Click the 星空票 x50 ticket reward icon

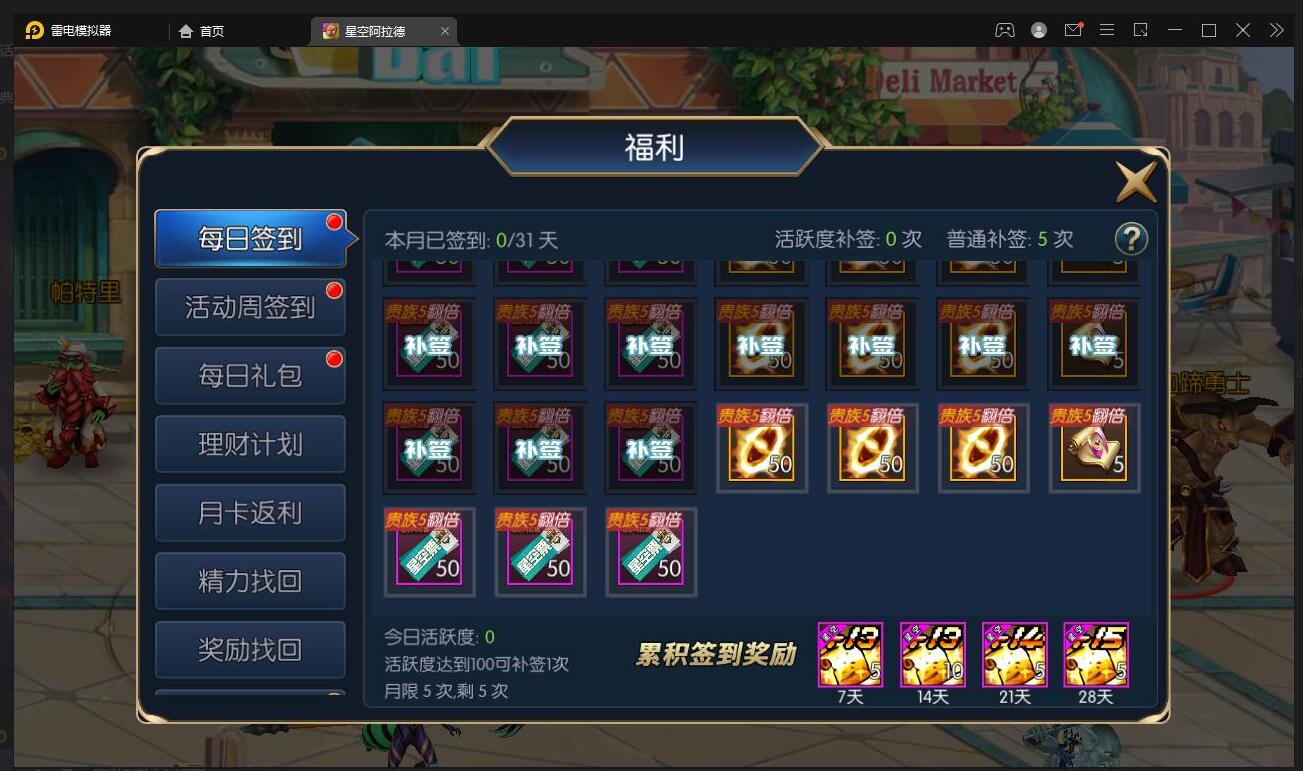pos(429,551)
